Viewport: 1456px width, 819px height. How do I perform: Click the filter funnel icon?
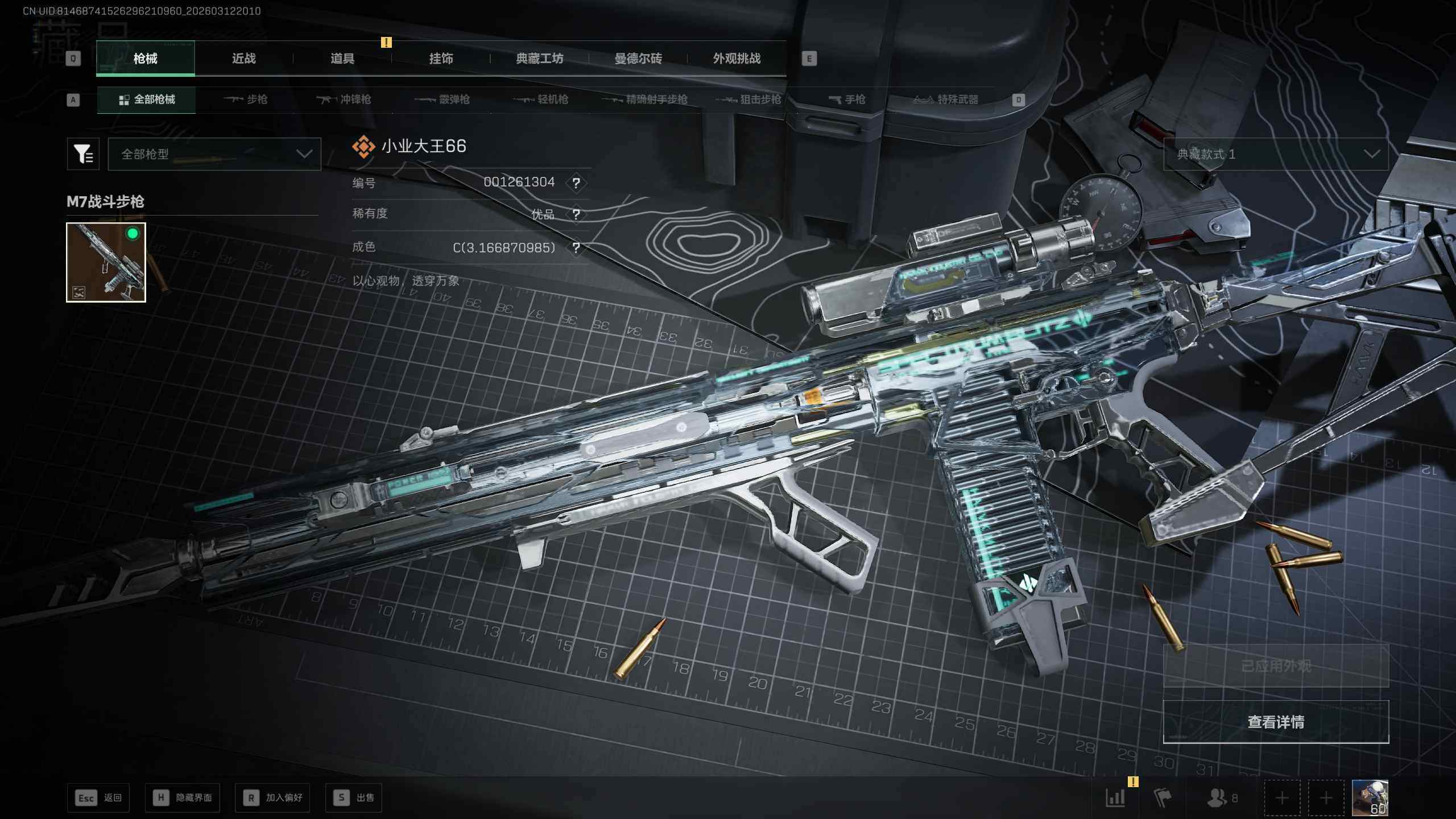tap(83, 154)
